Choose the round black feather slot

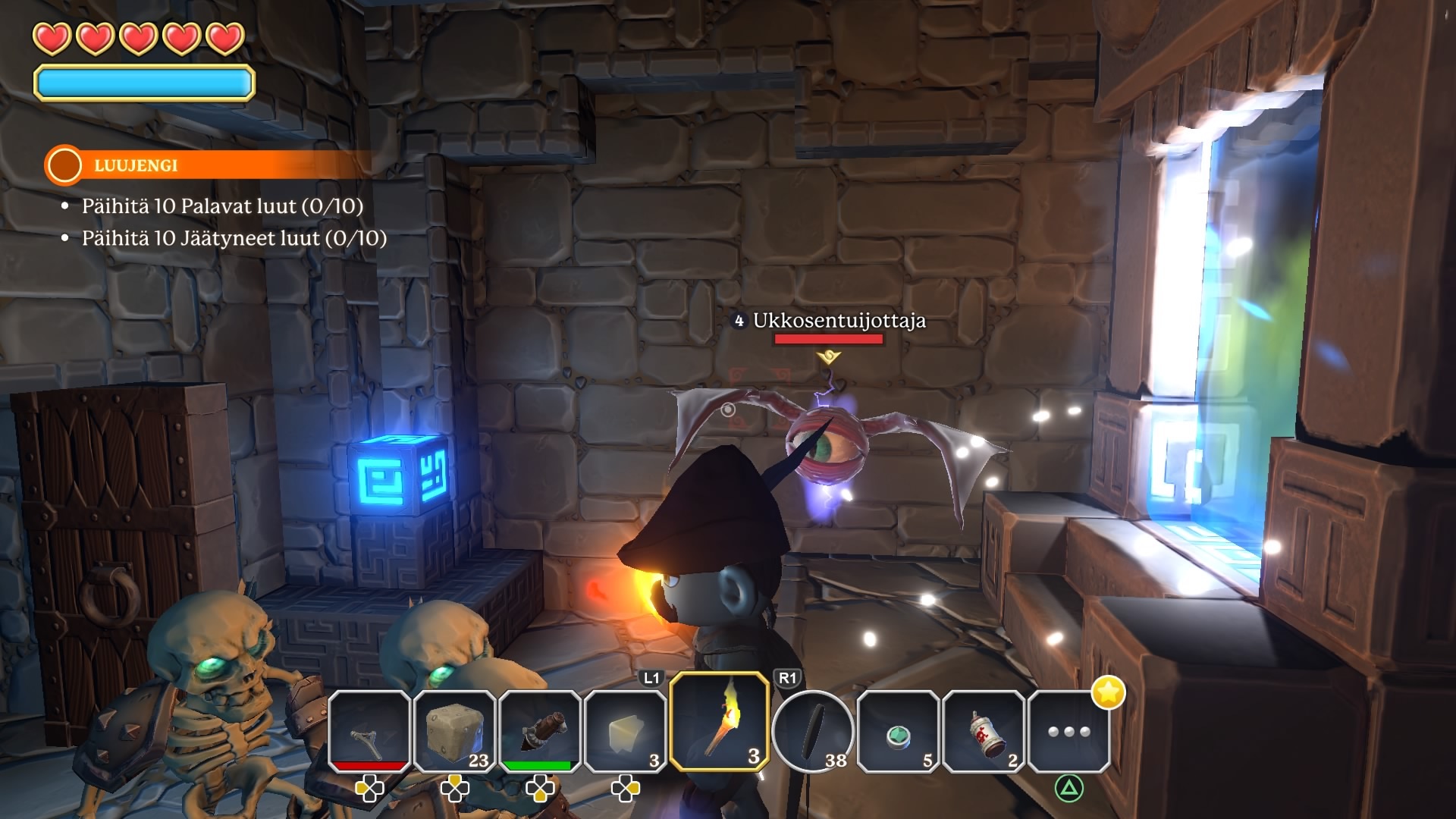pyautogui.click(x=813, y=731)
